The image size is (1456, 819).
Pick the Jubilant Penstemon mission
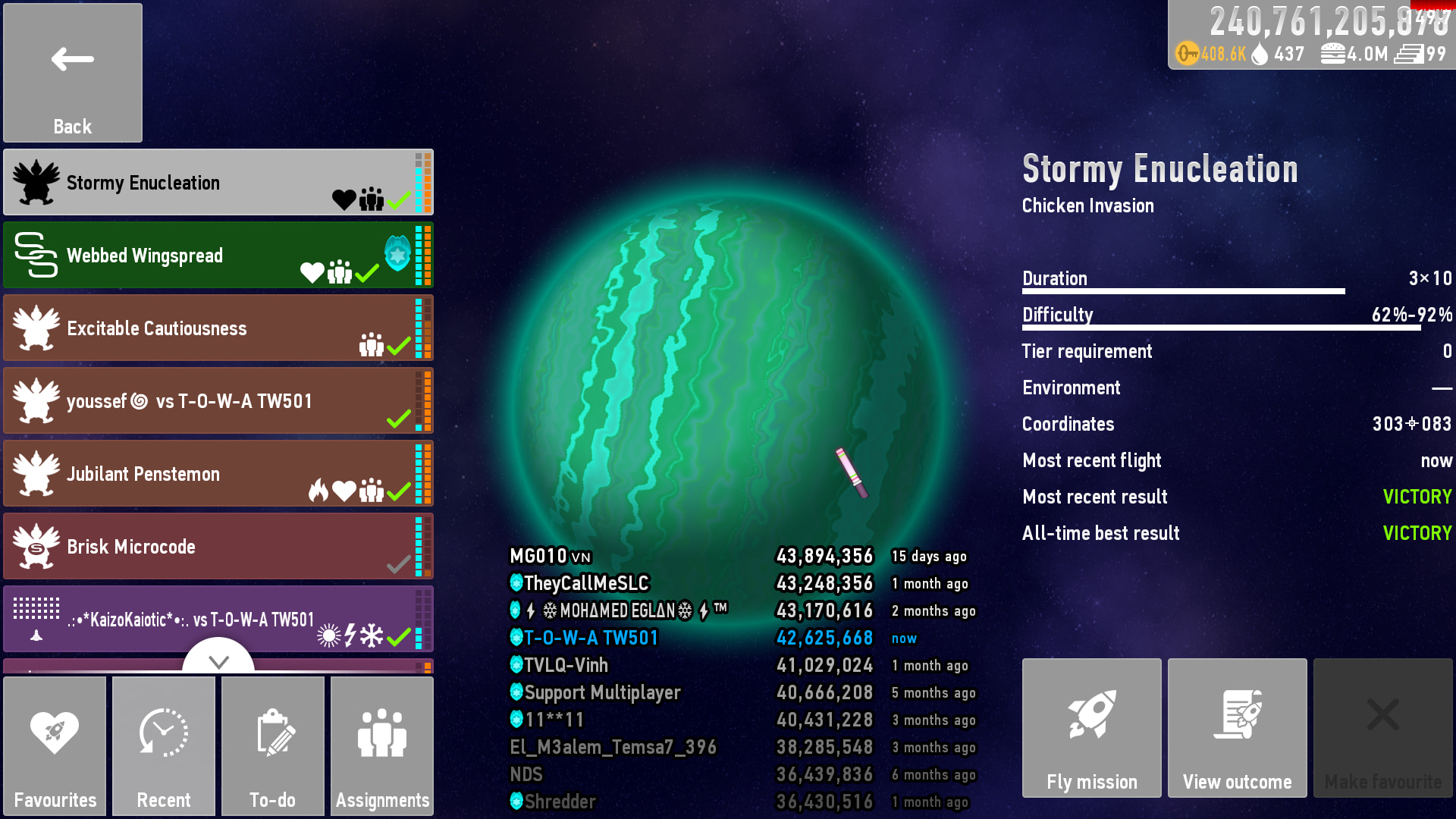[218, 474]
